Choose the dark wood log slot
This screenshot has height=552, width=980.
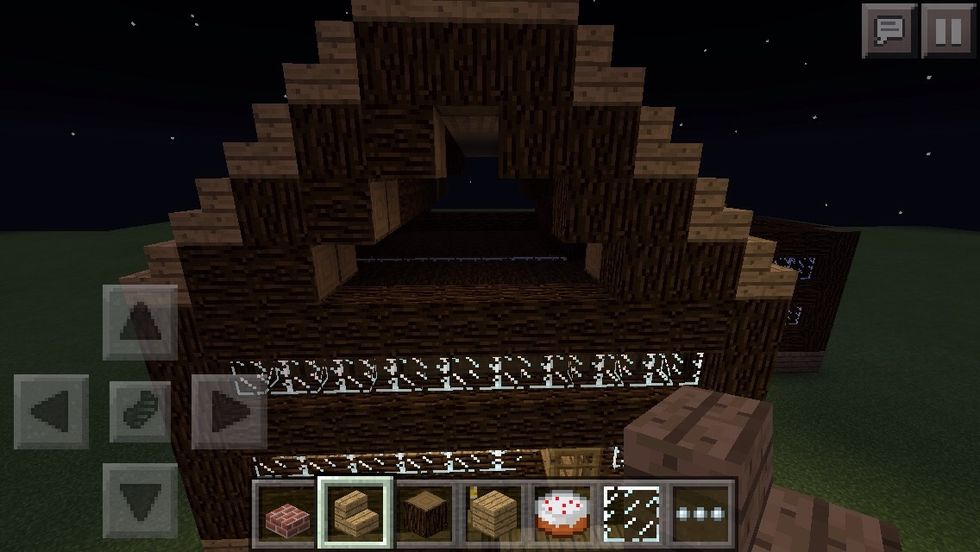[x=423, y=513]
